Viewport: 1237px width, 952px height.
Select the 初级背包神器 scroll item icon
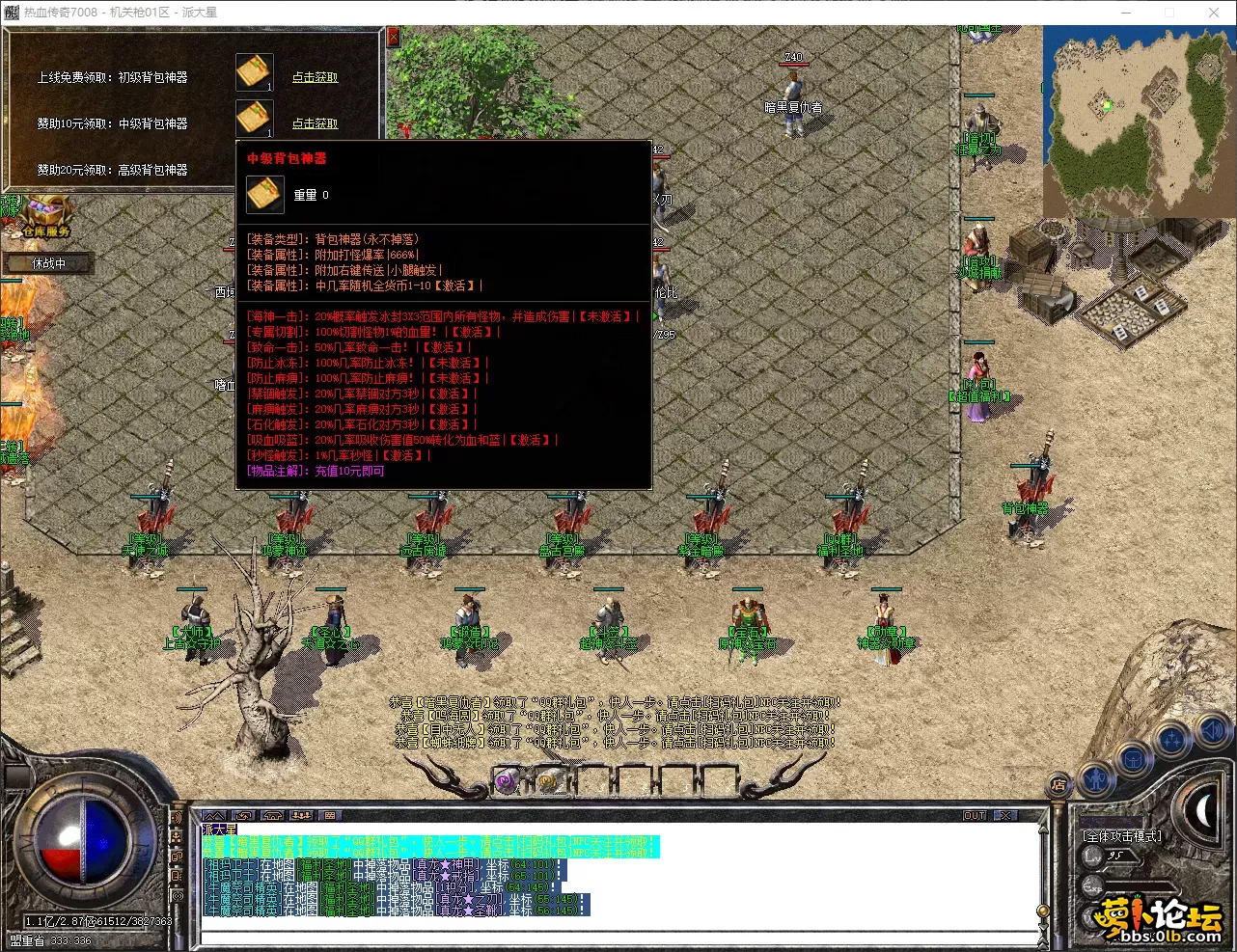255,73
